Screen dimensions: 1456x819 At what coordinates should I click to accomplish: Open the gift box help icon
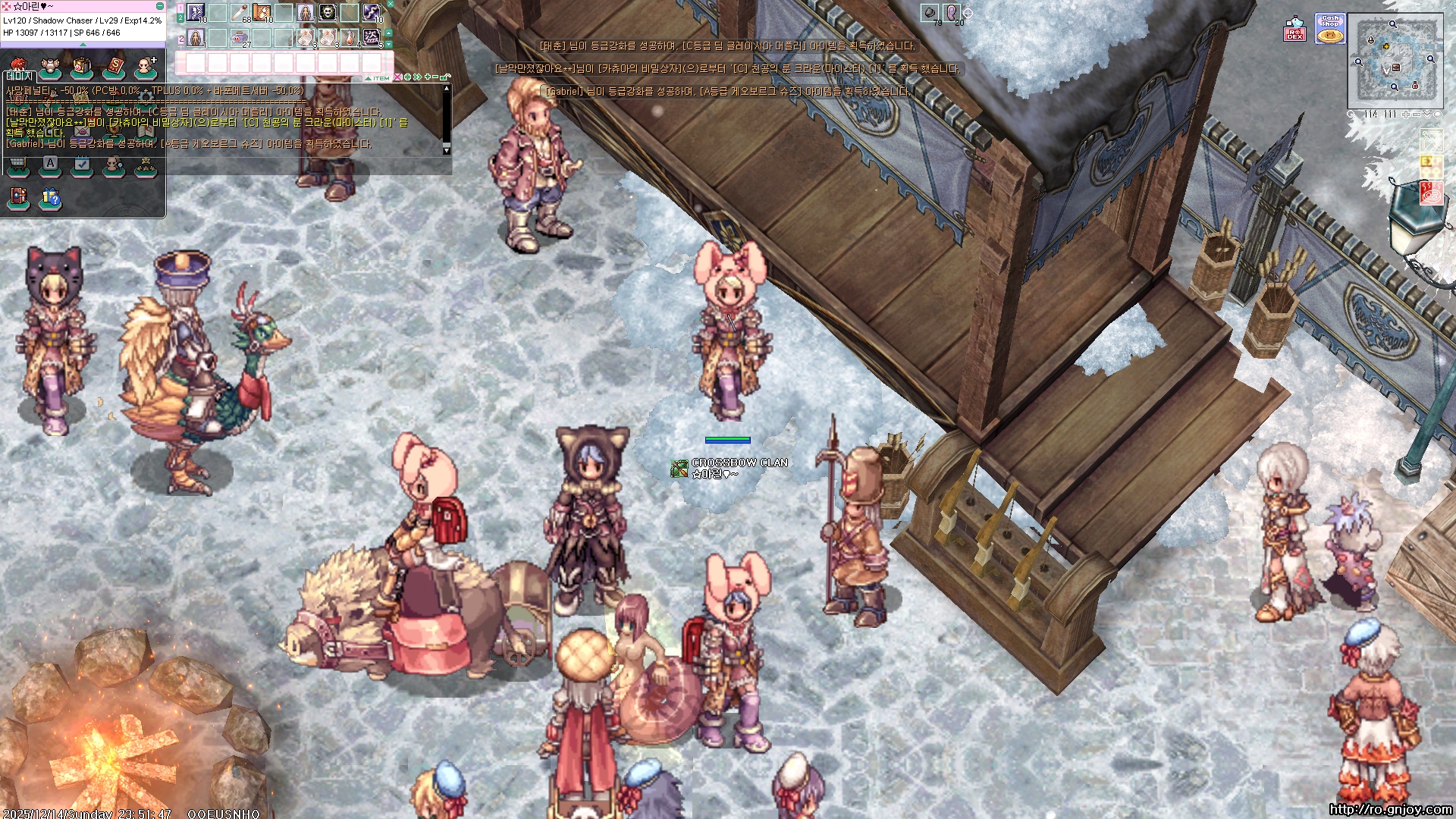[50, 197]
